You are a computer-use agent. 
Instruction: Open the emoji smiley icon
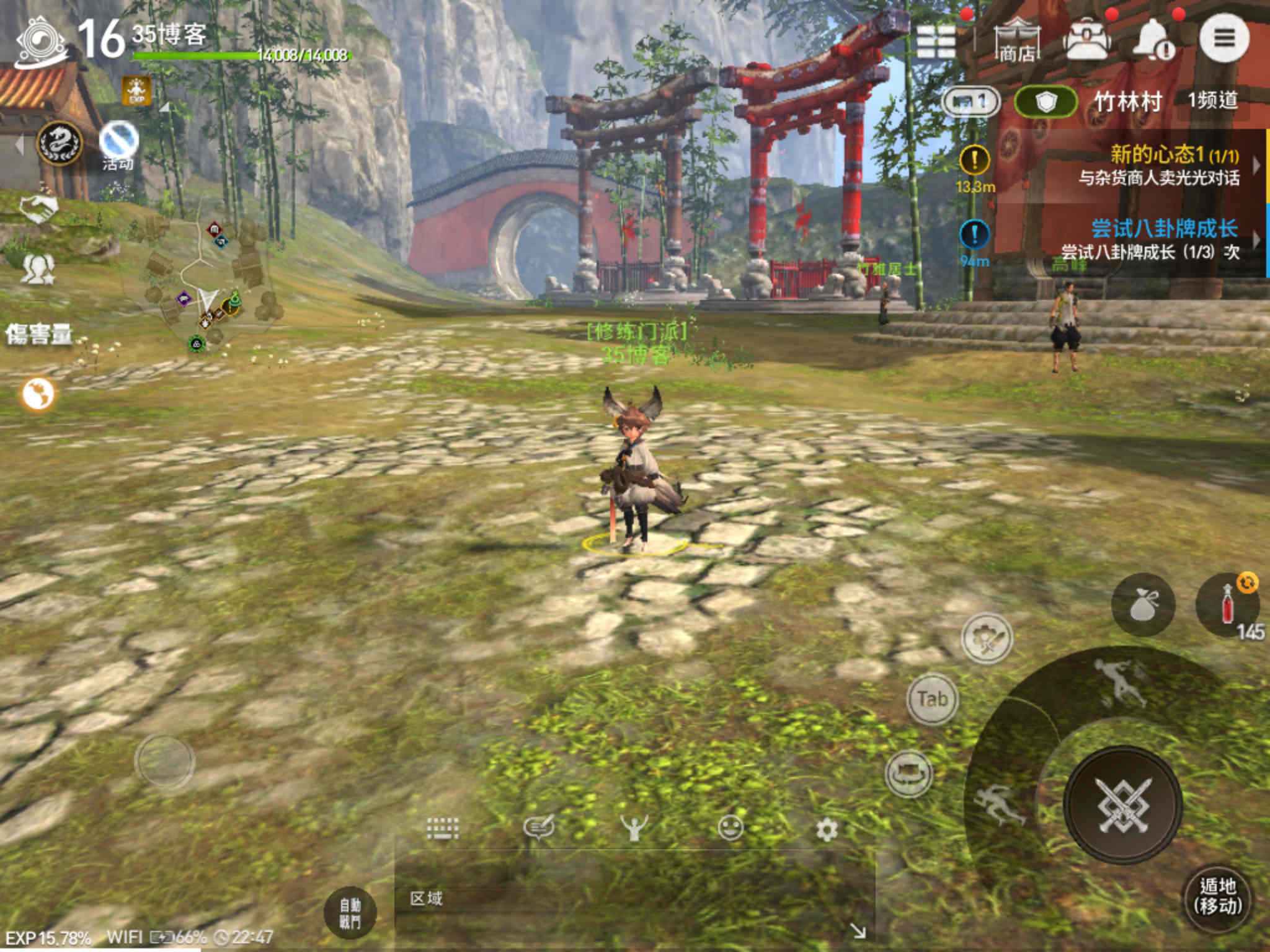tap(730, 828)
